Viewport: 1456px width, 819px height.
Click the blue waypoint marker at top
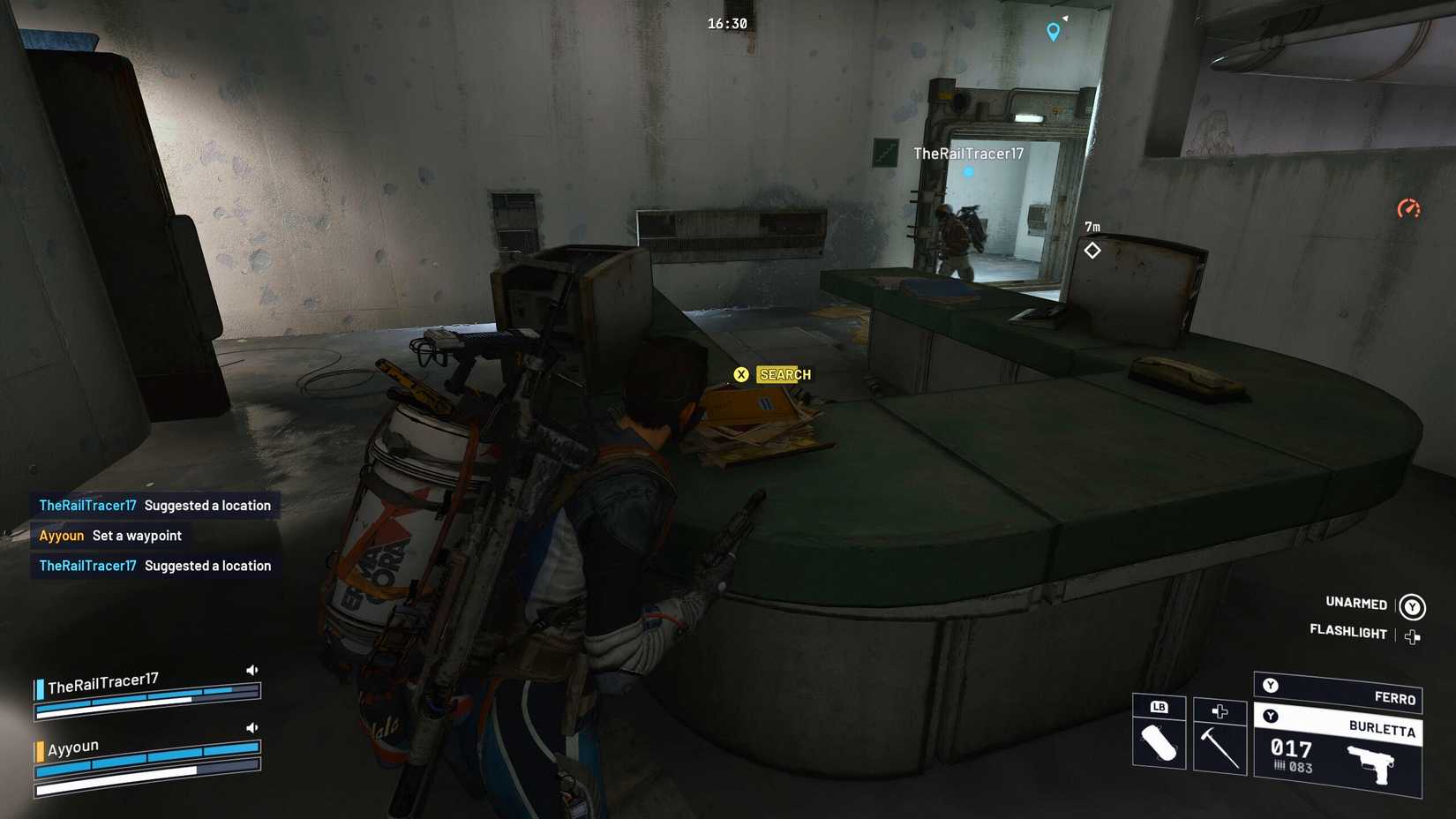coord(1052,31)
